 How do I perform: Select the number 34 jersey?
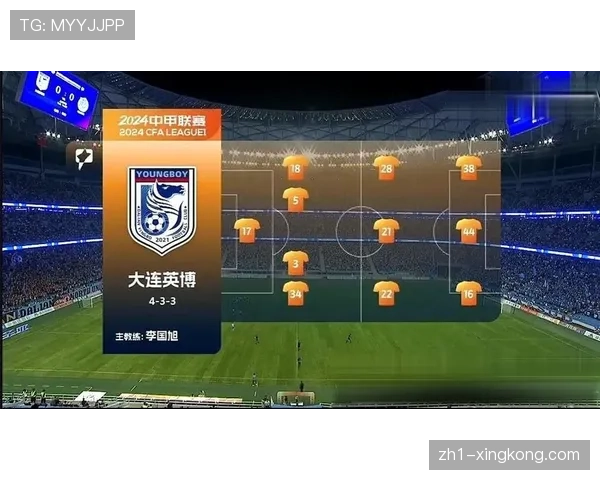[295, 293]
